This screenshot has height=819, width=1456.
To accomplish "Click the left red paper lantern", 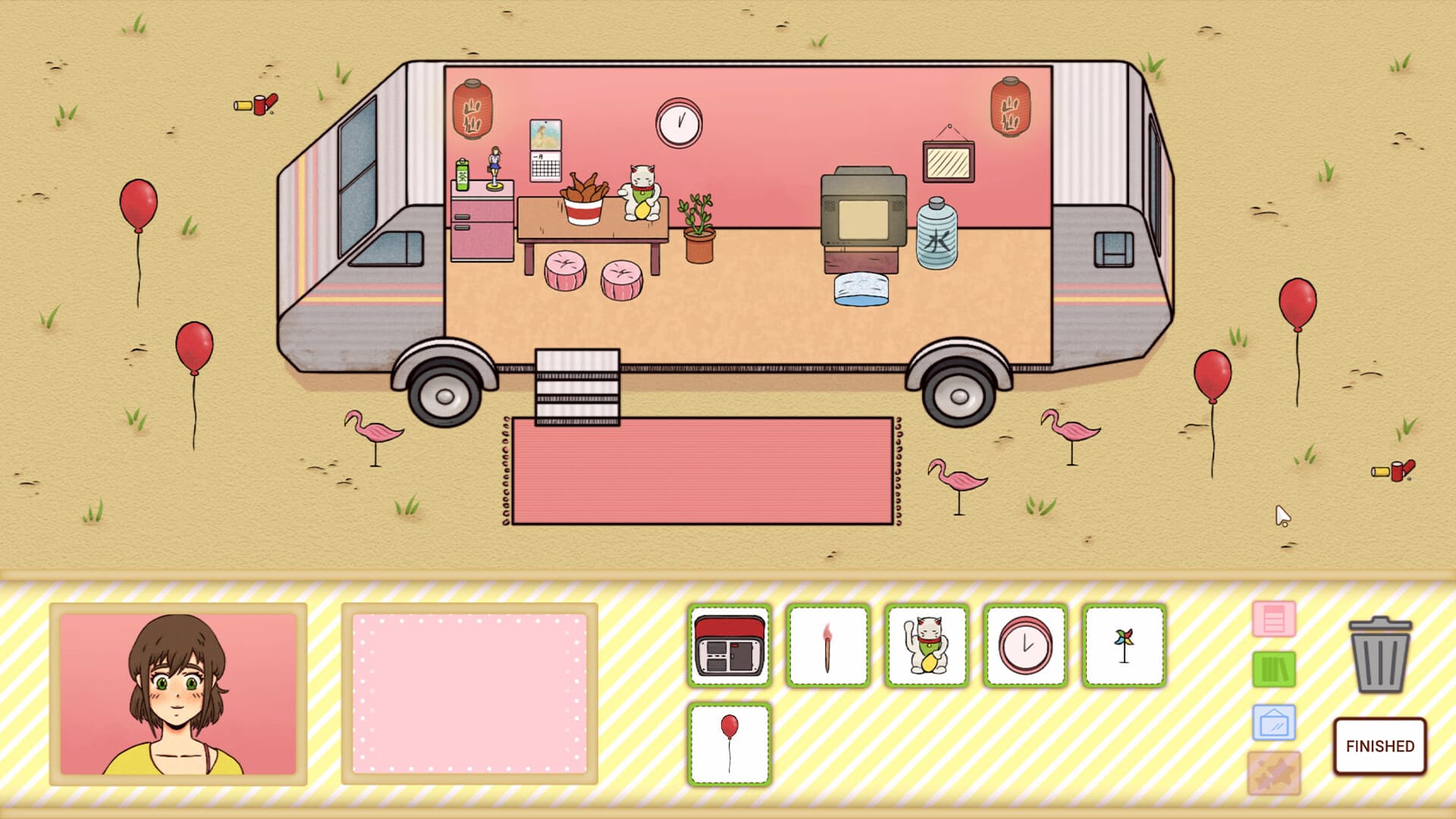I will point(472,110).
